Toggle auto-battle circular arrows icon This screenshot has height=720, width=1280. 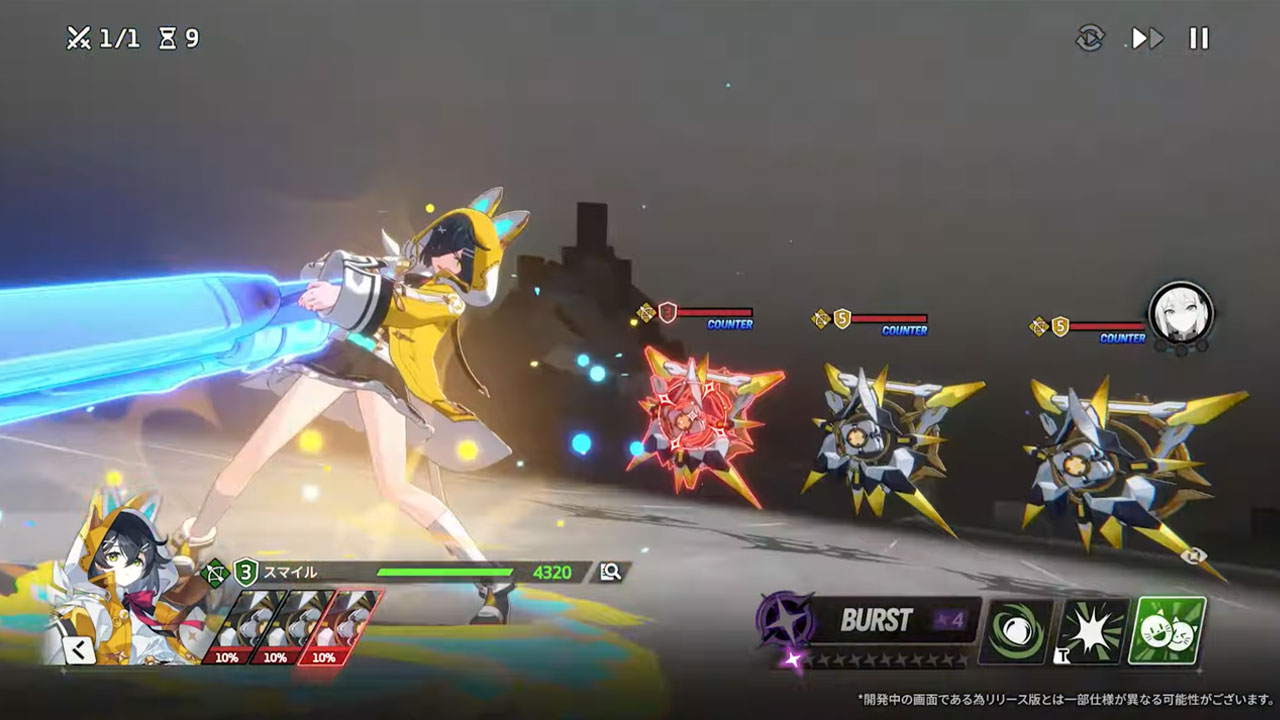click(1090, 39)
